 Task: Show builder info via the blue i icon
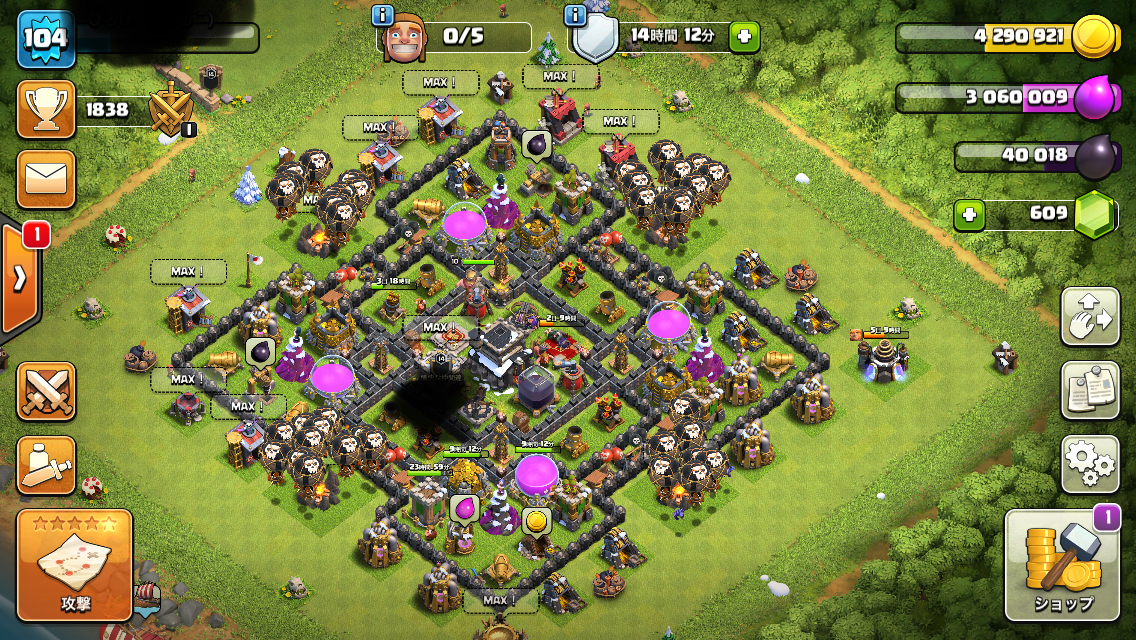coord(382,15)
